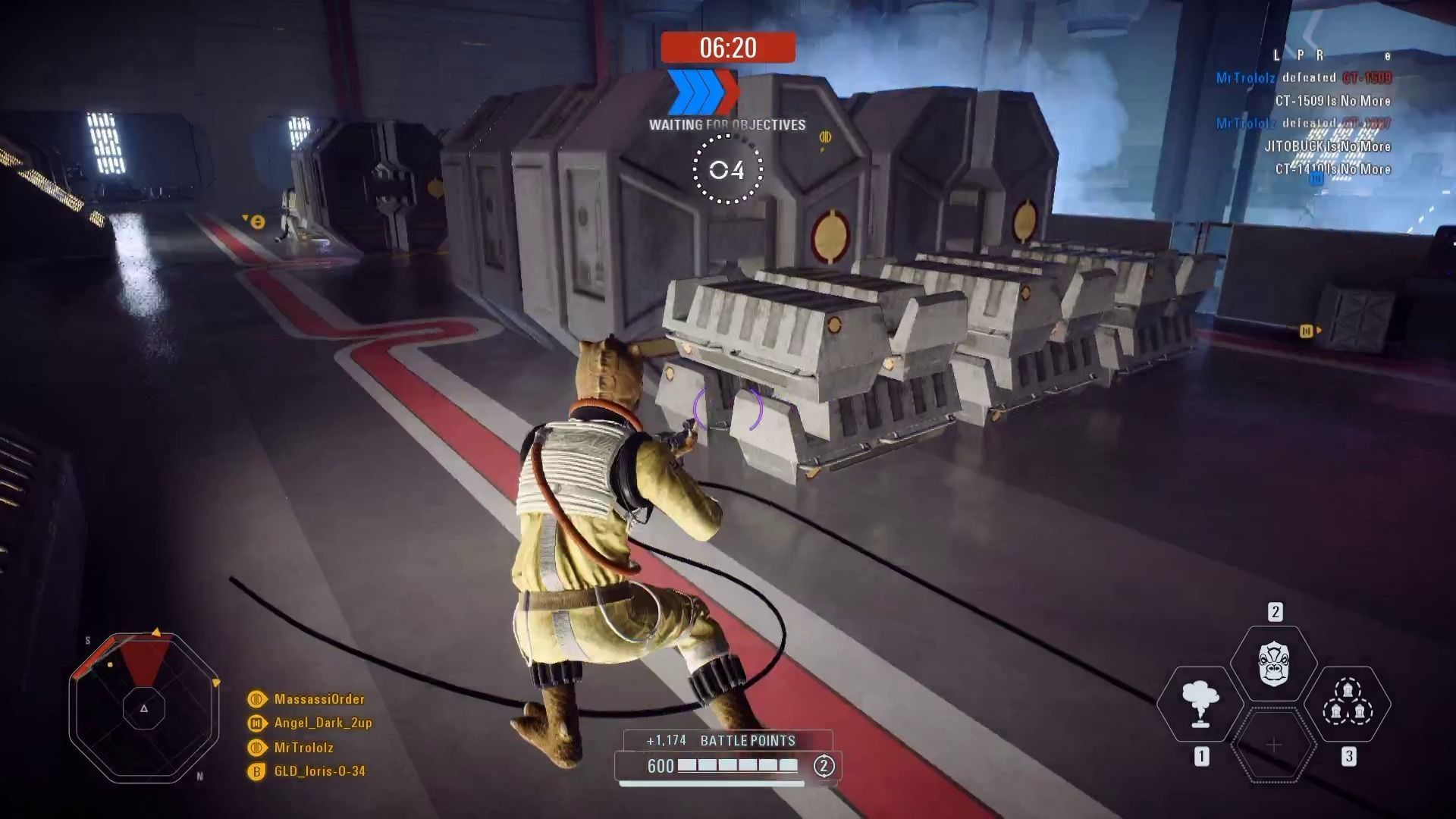Select squad member GLD_loris-0-34
1456x819 pixels.
[319, 771]
